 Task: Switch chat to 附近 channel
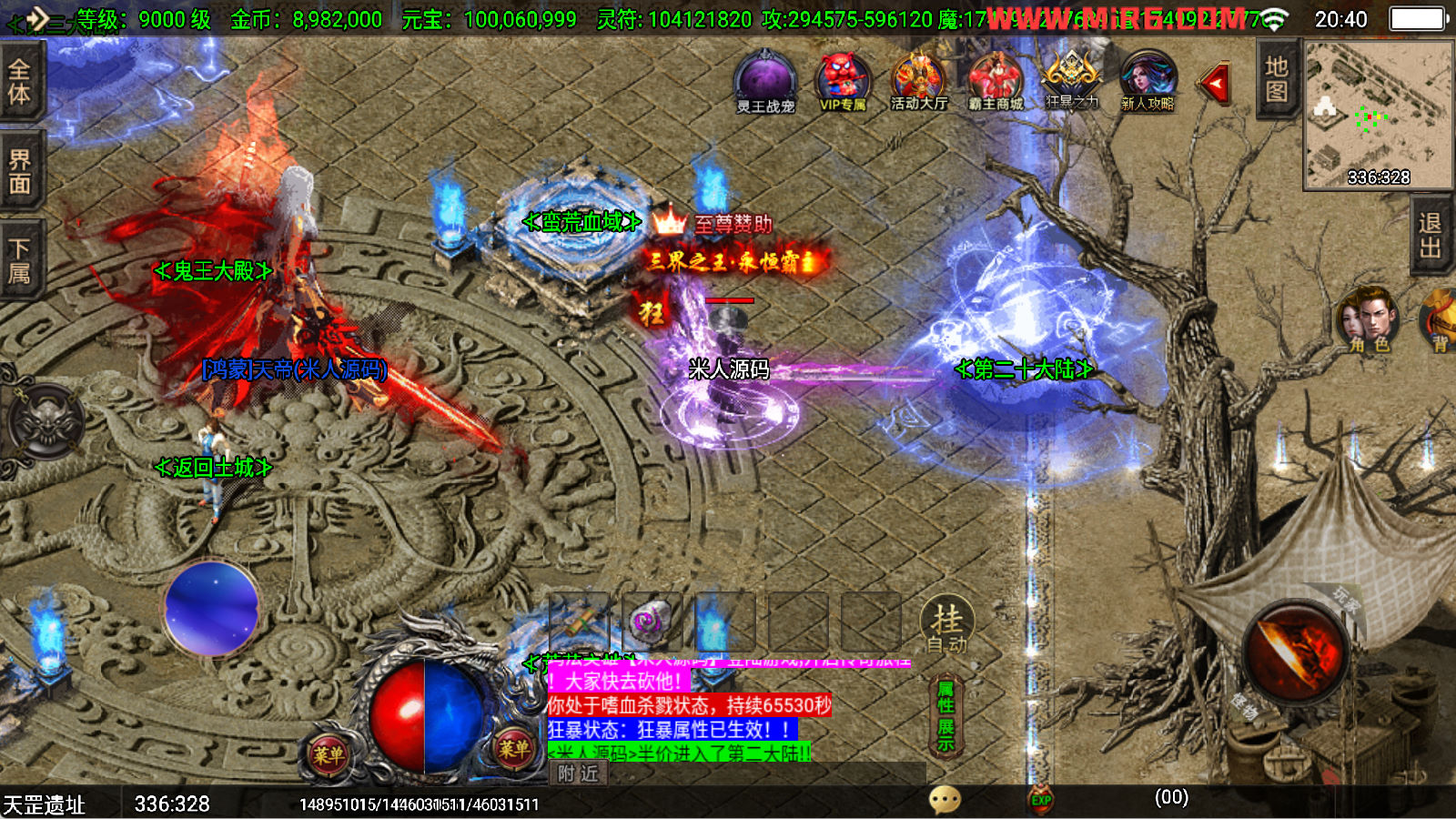579,773
